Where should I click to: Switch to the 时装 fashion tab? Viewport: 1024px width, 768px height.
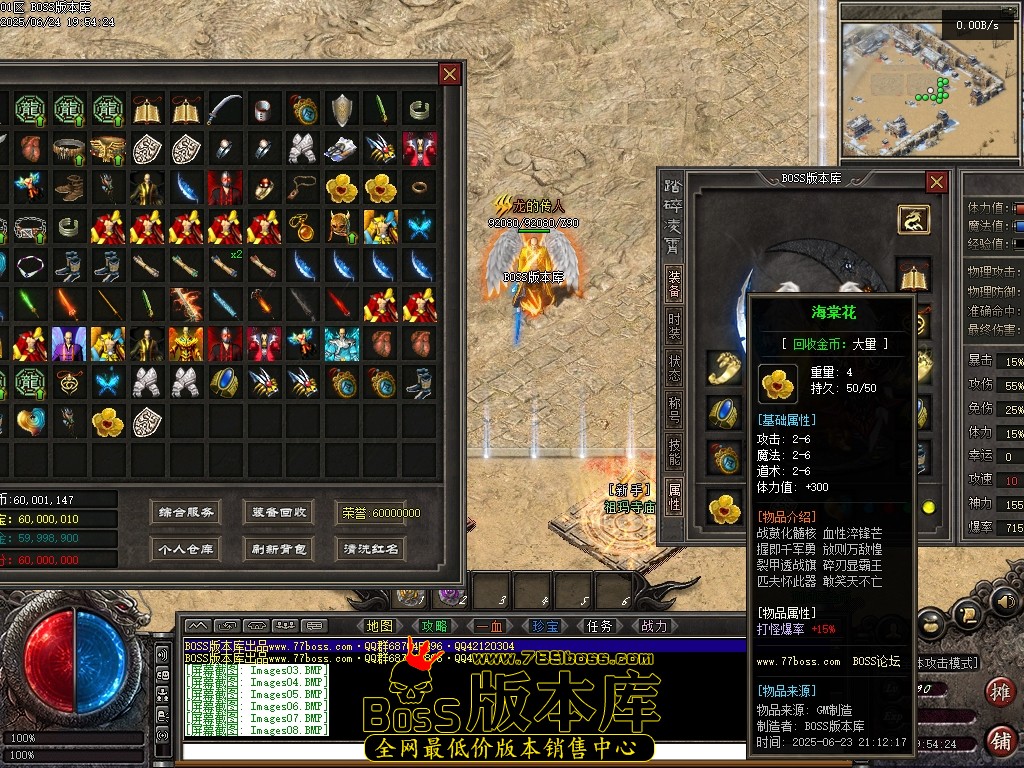pyautogui.click(x=675, y=327)
